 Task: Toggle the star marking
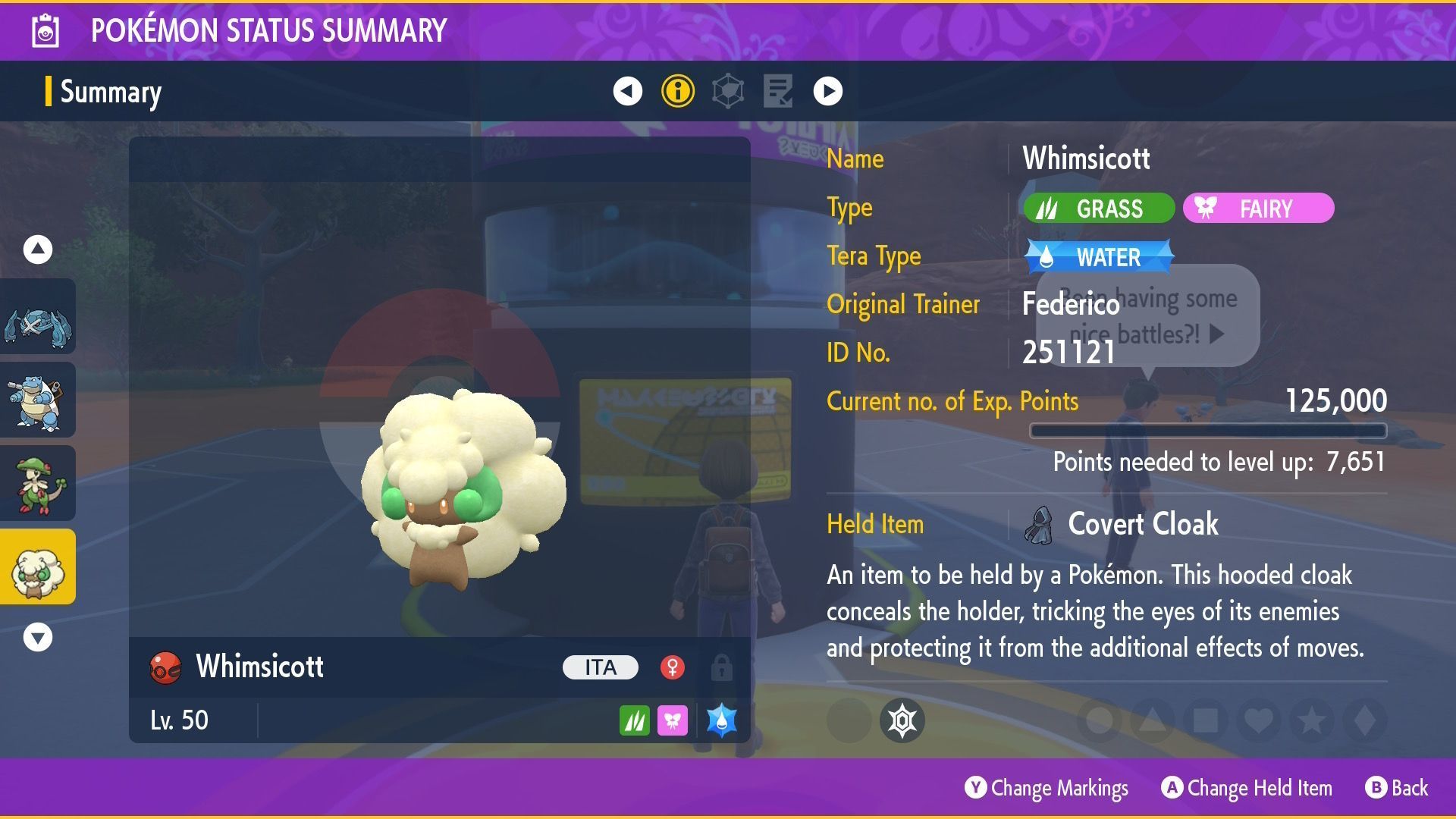point(1311,720)
